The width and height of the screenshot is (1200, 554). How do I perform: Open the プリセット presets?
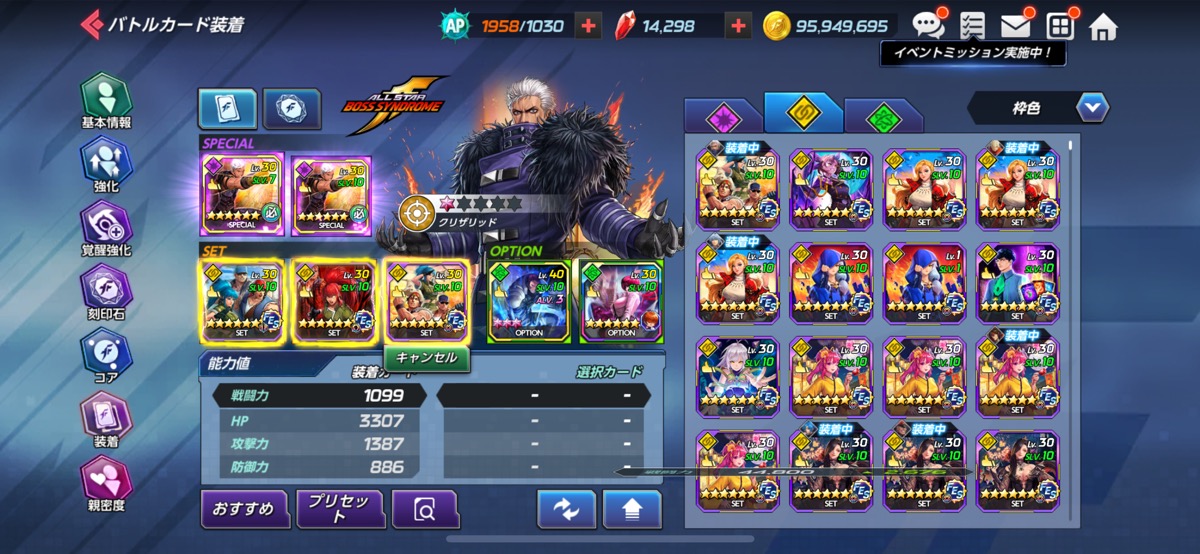[x=340, y=510]
